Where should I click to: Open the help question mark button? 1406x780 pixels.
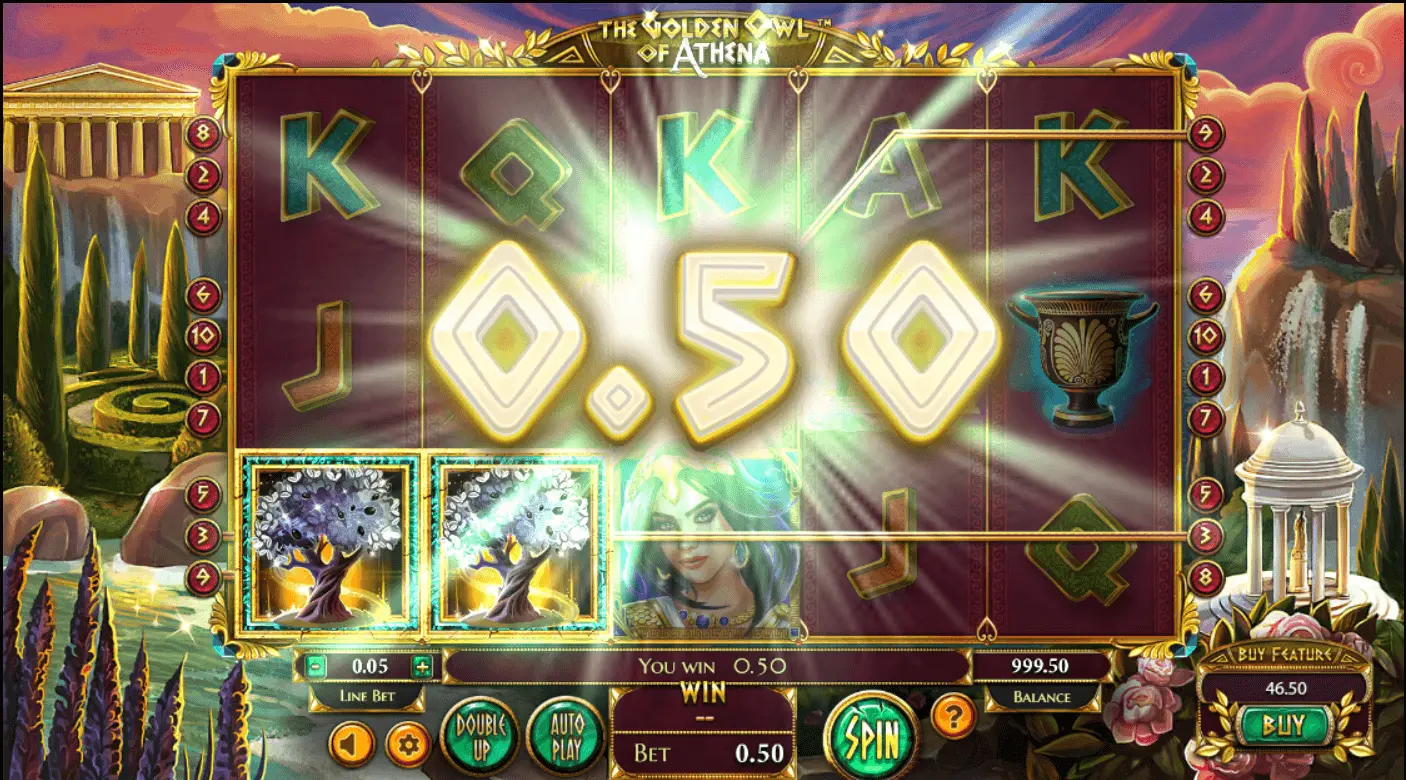(x=953, y=716)
